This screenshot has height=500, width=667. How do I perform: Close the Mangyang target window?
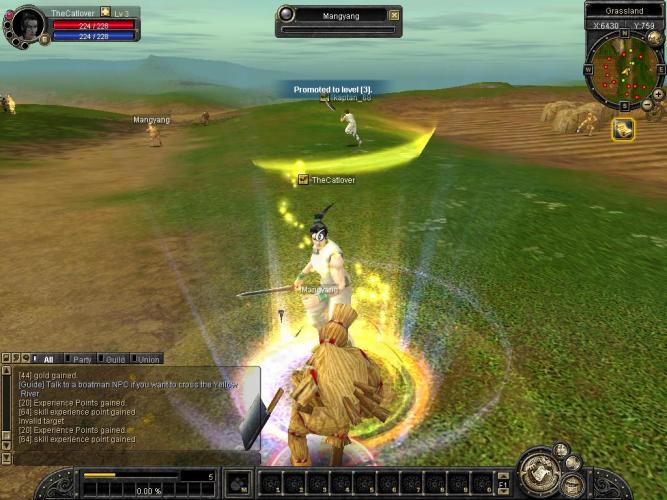pos(394,15)
